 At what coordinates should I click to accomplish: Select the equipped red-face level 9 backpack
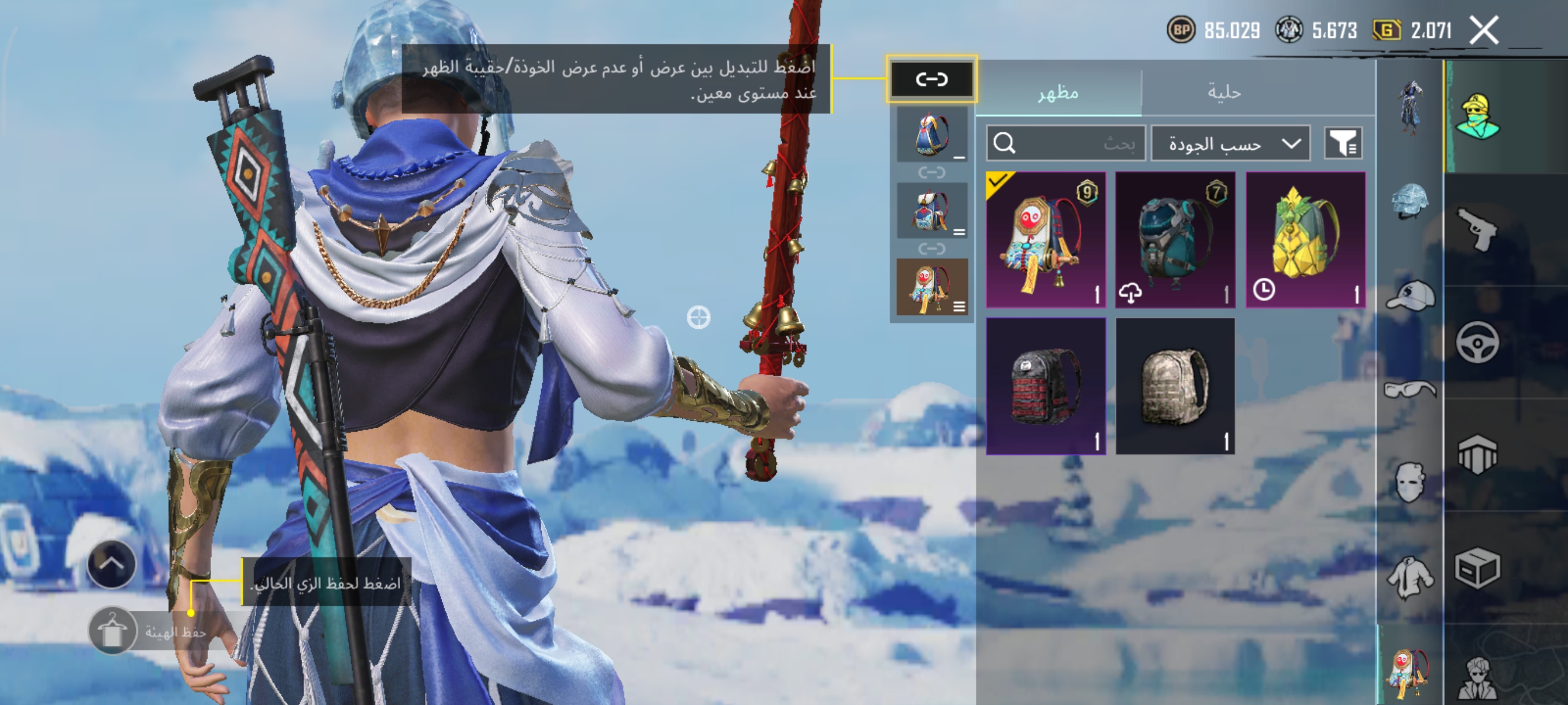click(x=1045, y=240)
